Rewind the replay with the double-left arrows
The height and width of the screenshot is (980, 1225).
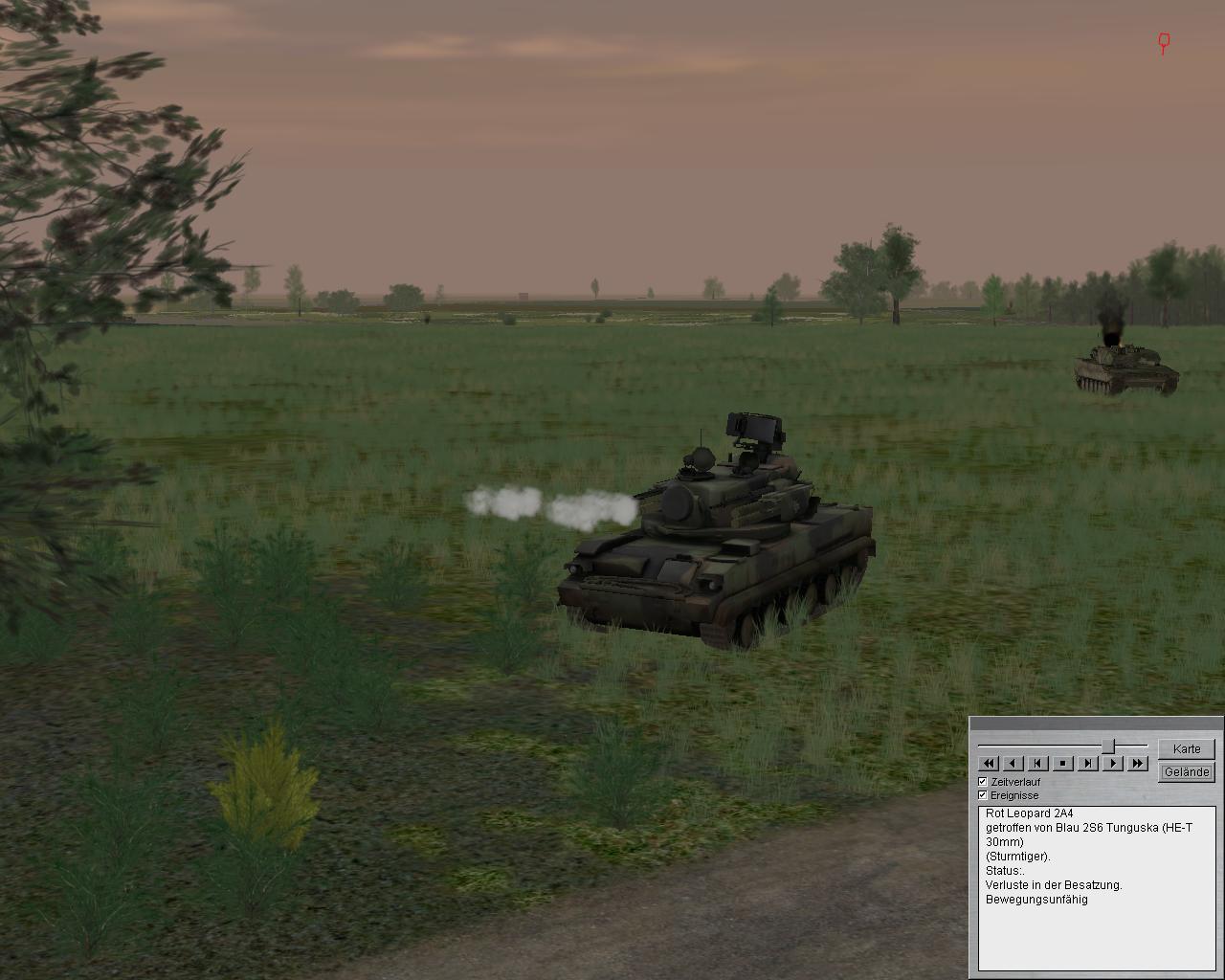(x=988, y=763)
